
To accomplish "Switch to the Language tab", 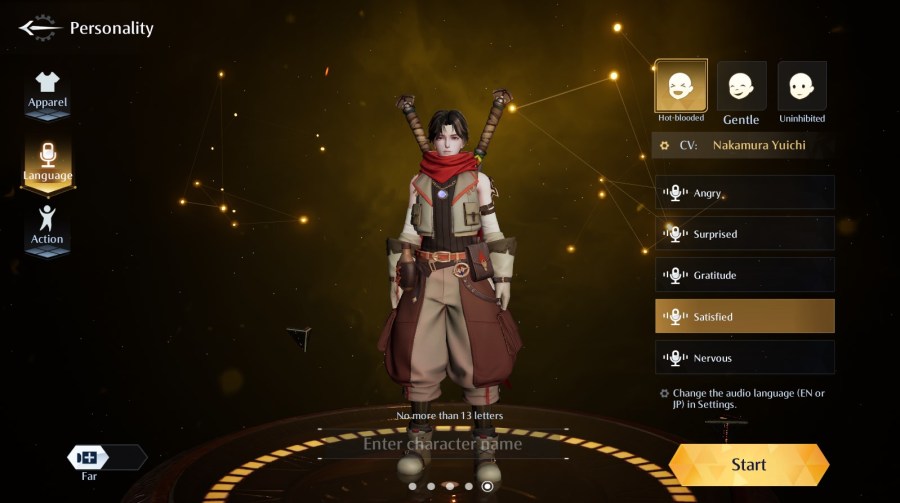I will click(47, 162).
